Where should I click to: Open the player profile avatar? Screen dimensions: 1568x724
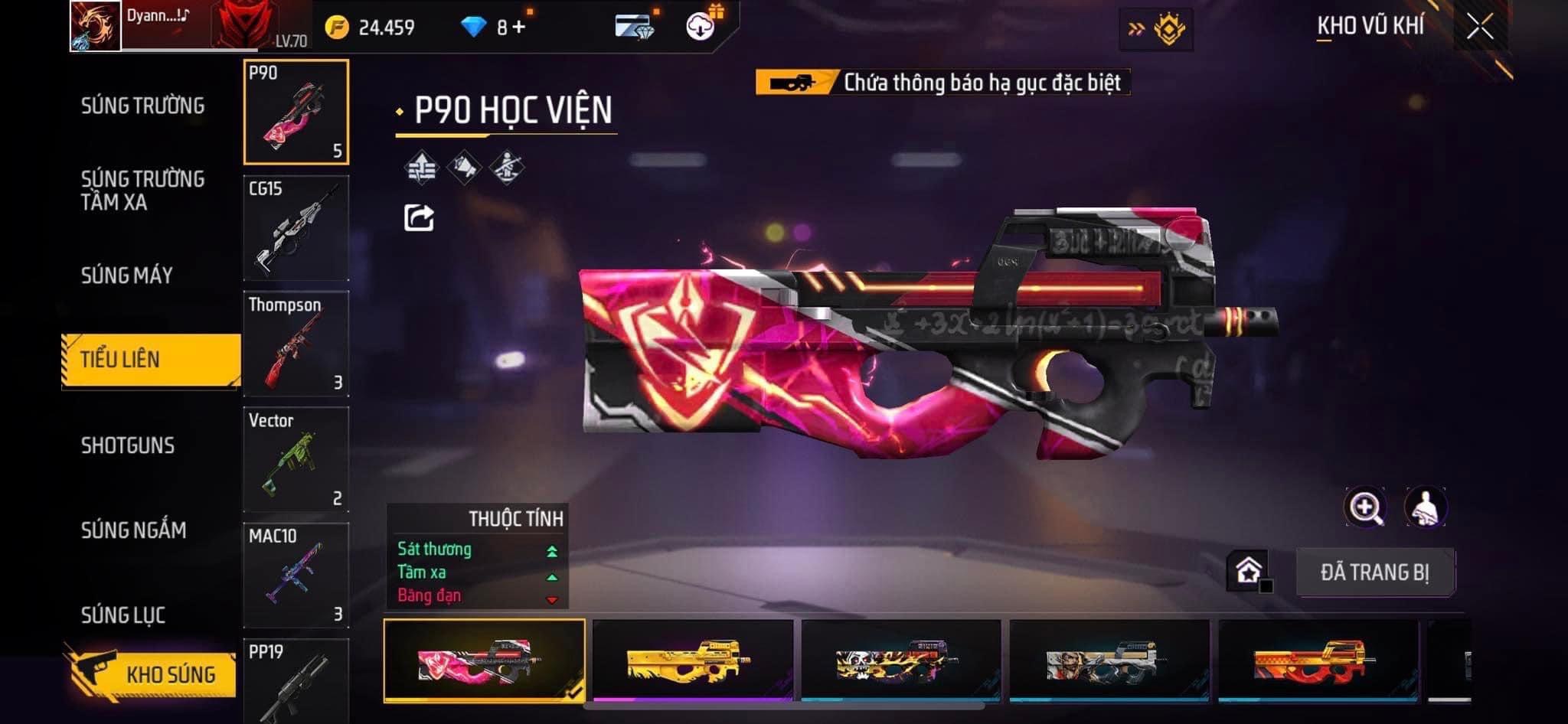coord(96,26)
